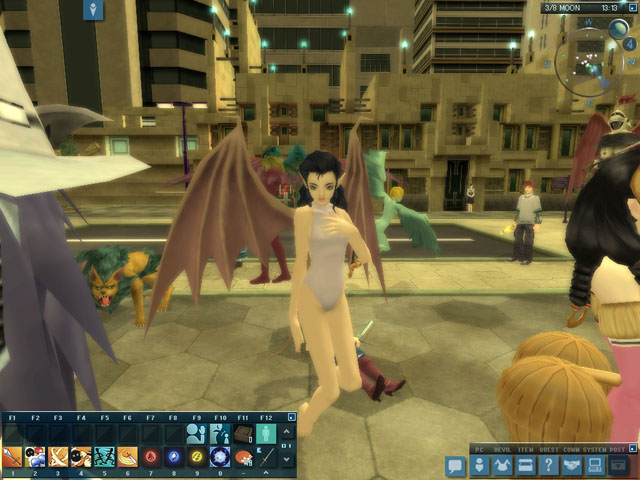Open the System menu
This screenshot has width=640, height=480.
[x=594, y=466]
